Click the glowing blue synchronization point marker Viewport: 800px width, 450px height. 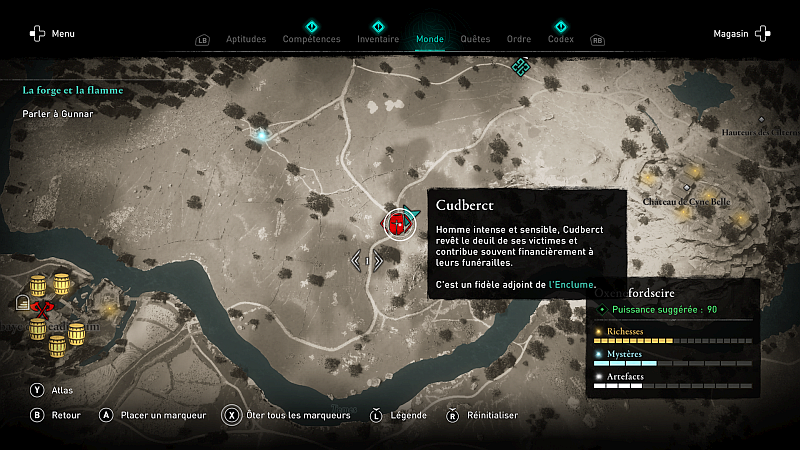point(262,134)
